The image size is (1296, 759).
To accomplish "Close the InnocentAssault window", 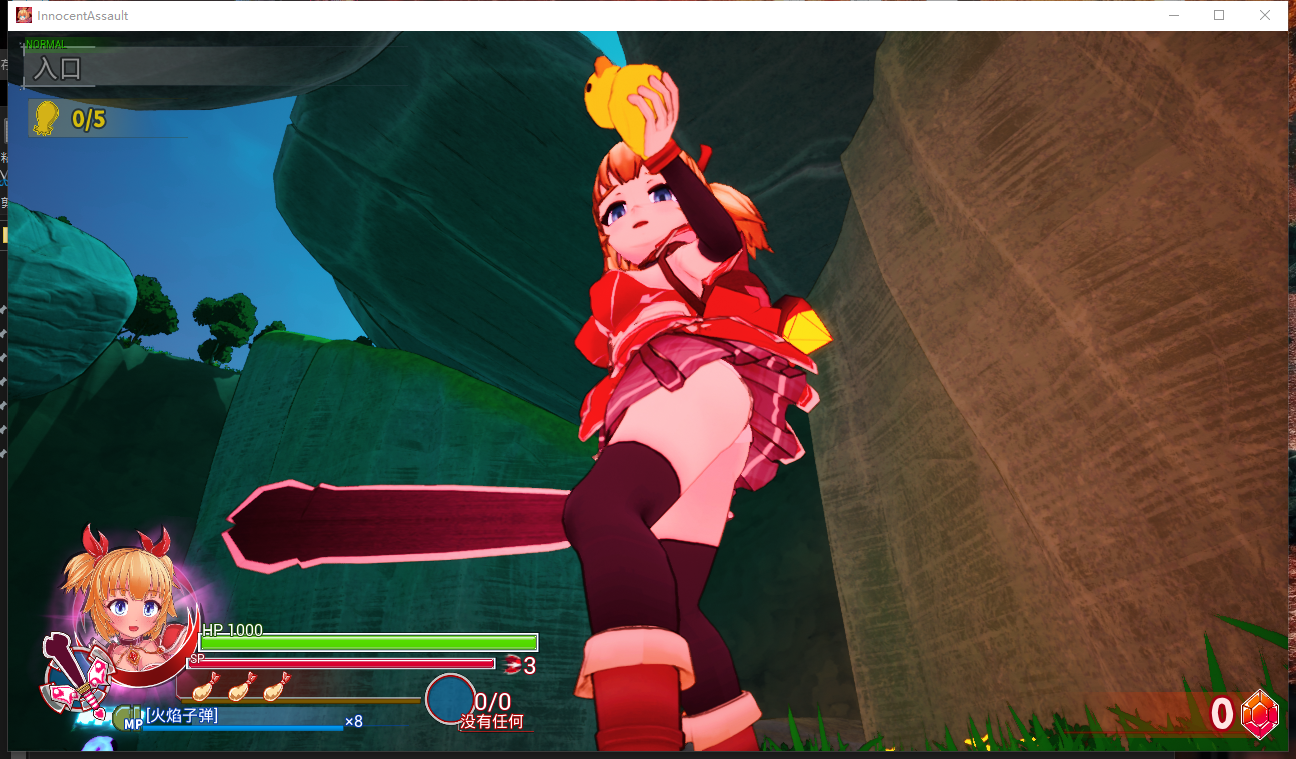I will 1265,15.
